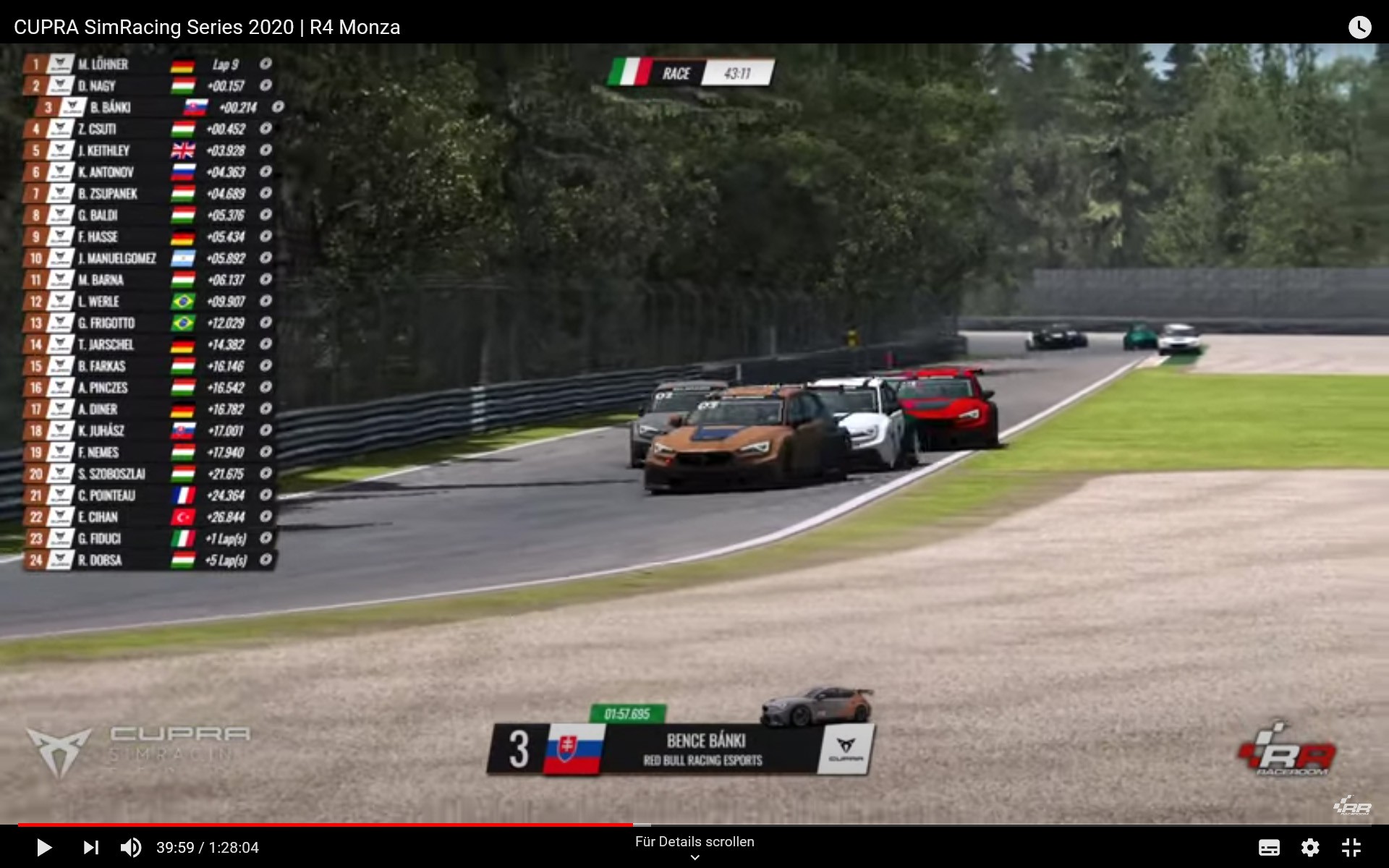Select J. Keithley in the standings list
The image size is (1389, 868).
click(x=148, y=150)
